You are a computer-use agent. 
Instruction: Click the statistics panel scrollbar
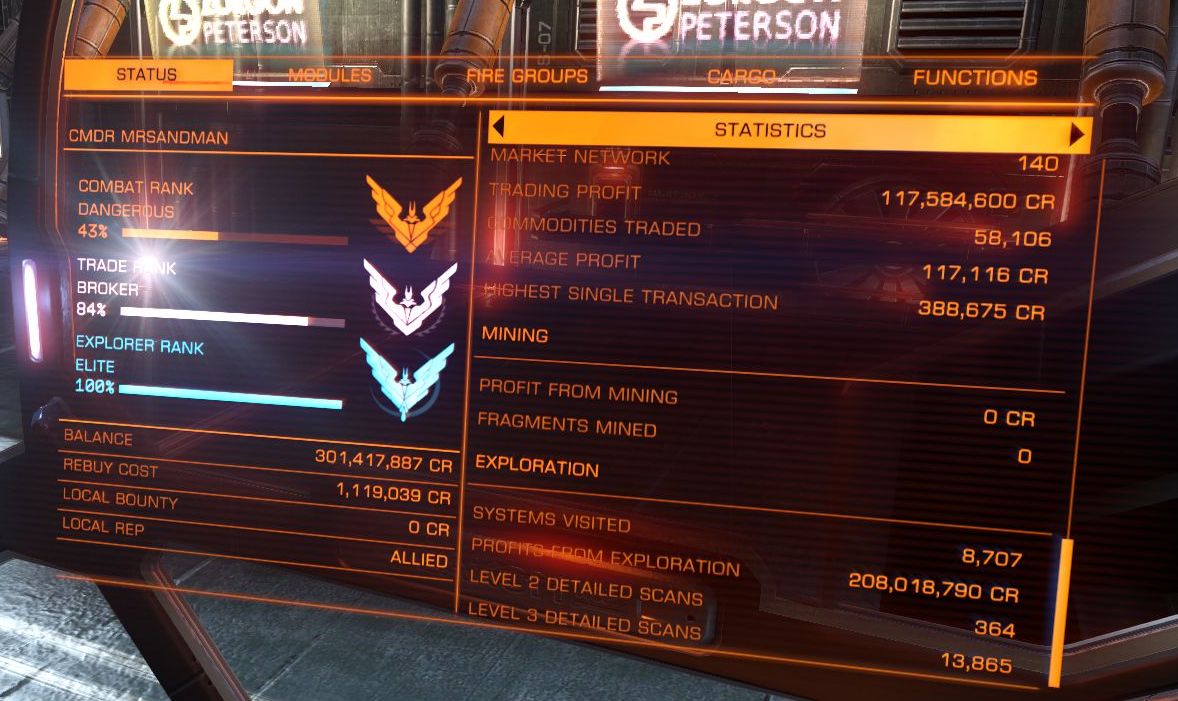point(1056,612)
